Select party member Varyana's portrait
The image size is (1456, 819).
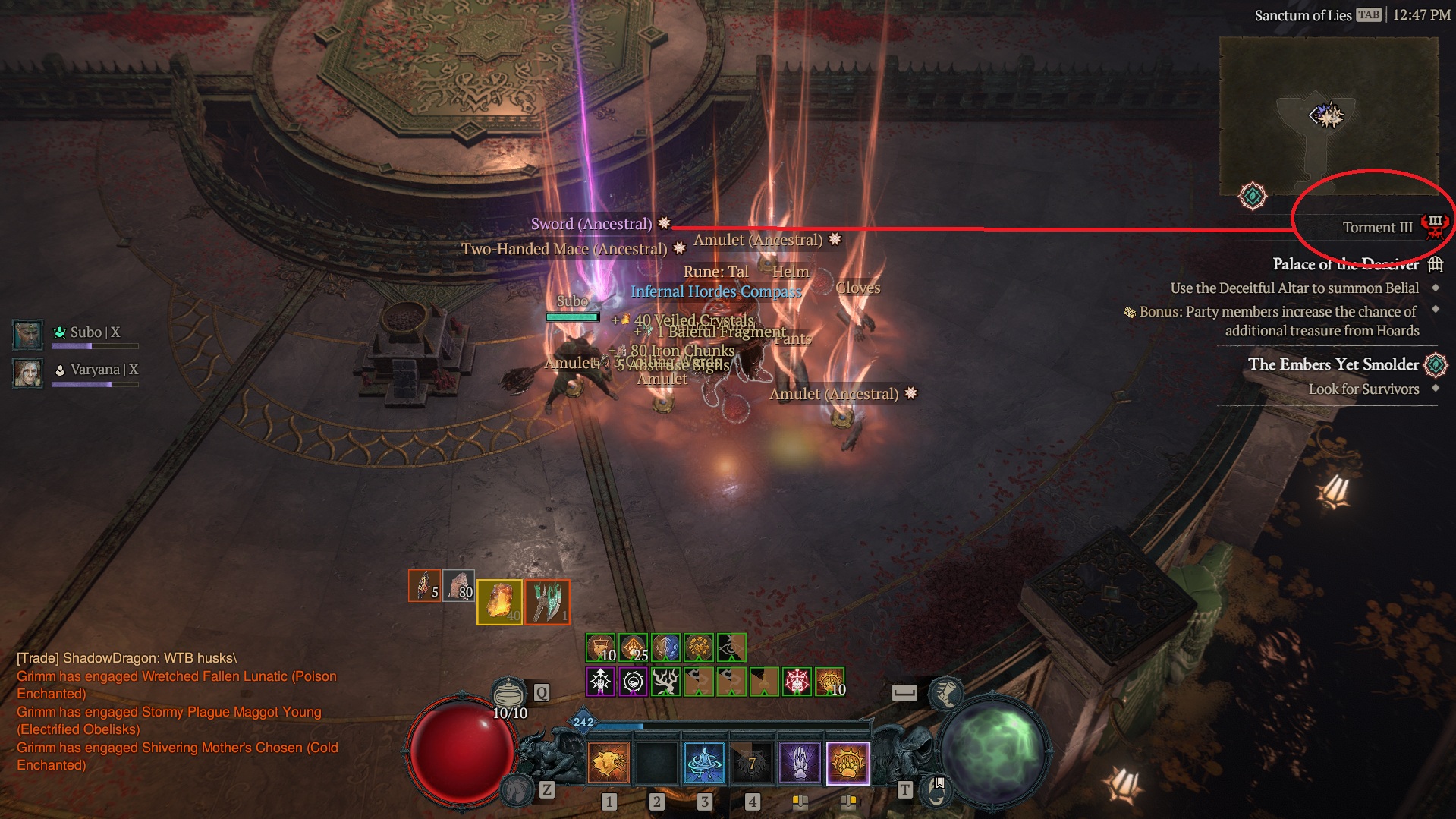28,372
